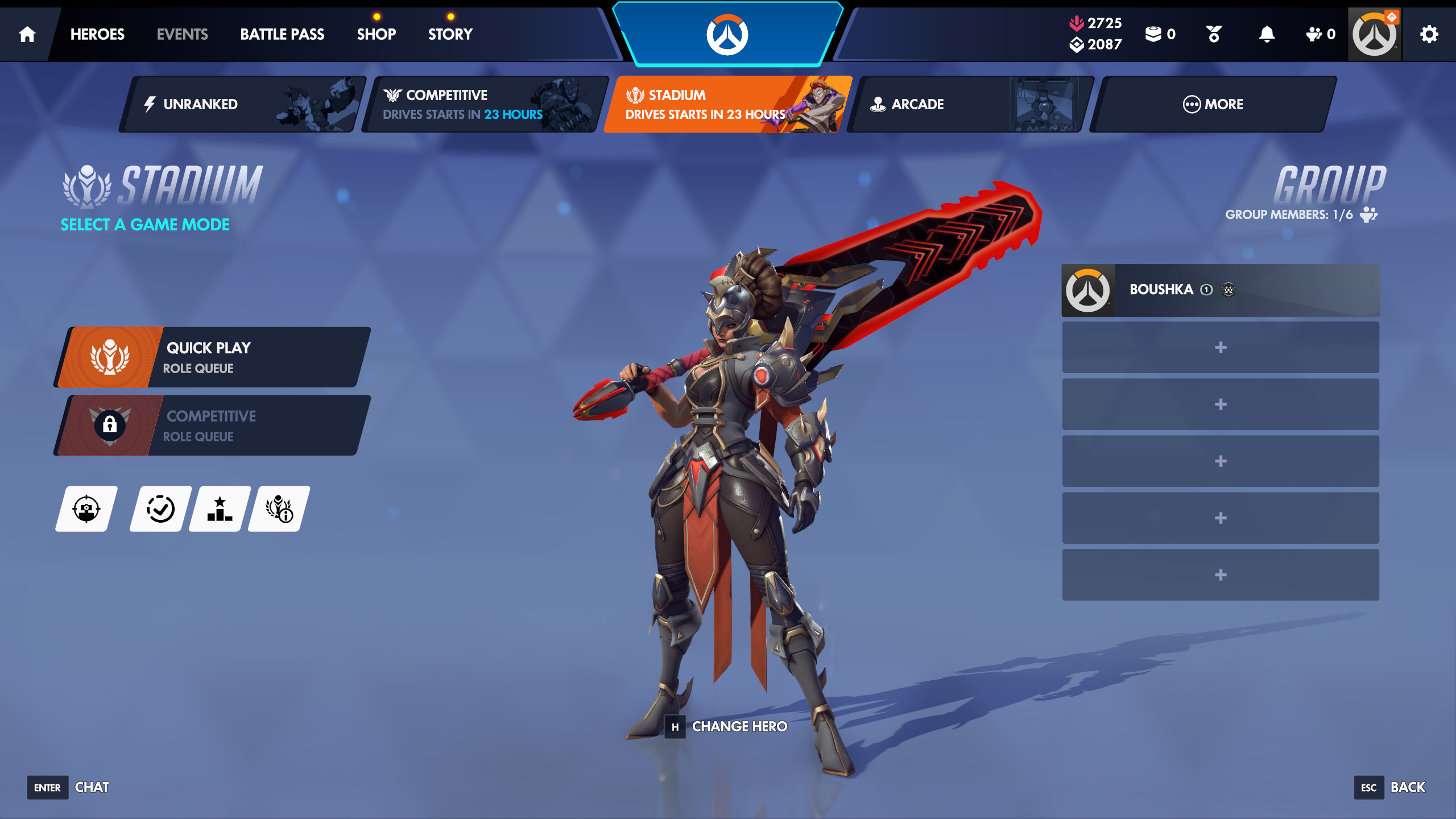Invite a player with an empty group slot
Viewport: 1456px width, 819px height.
pos(1220,347)
